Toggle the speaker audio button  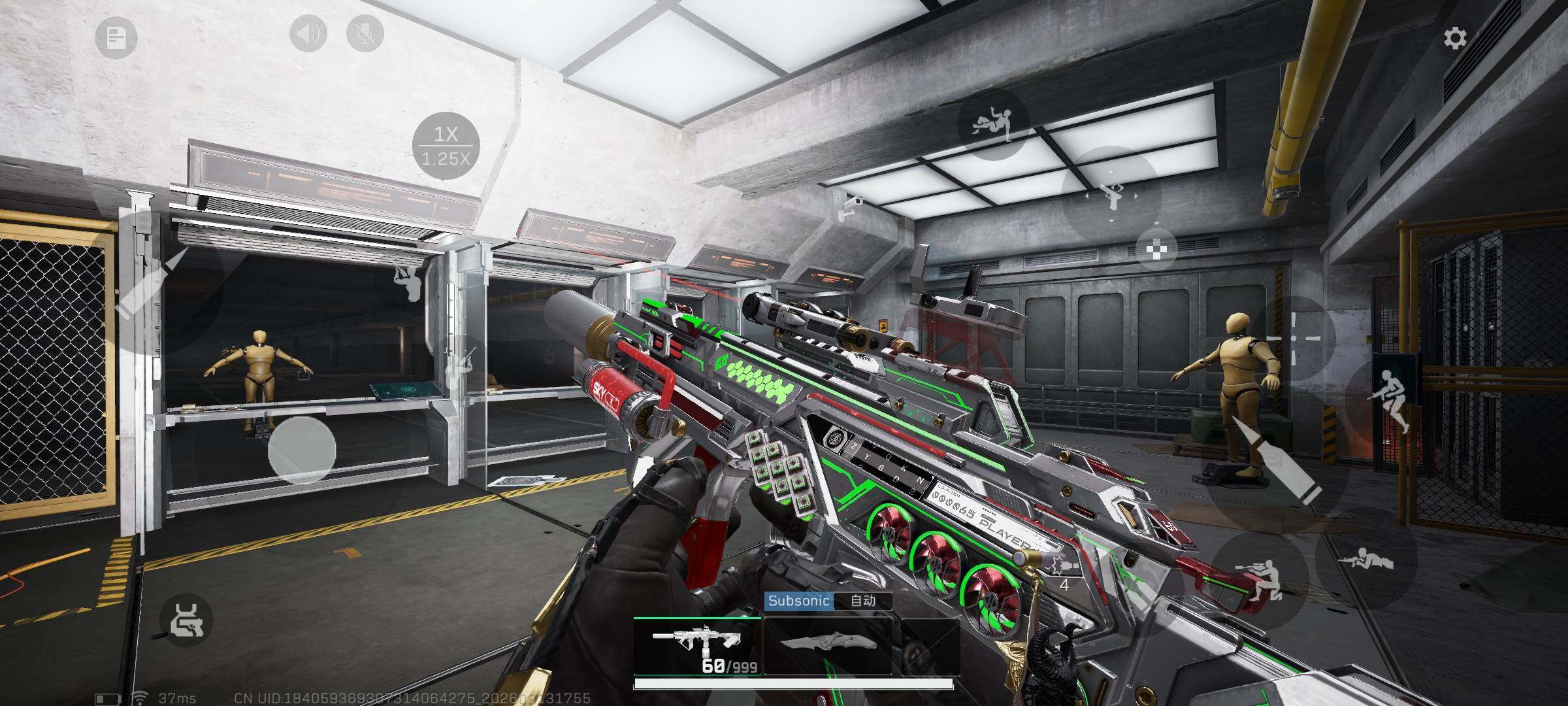point(308,33)
